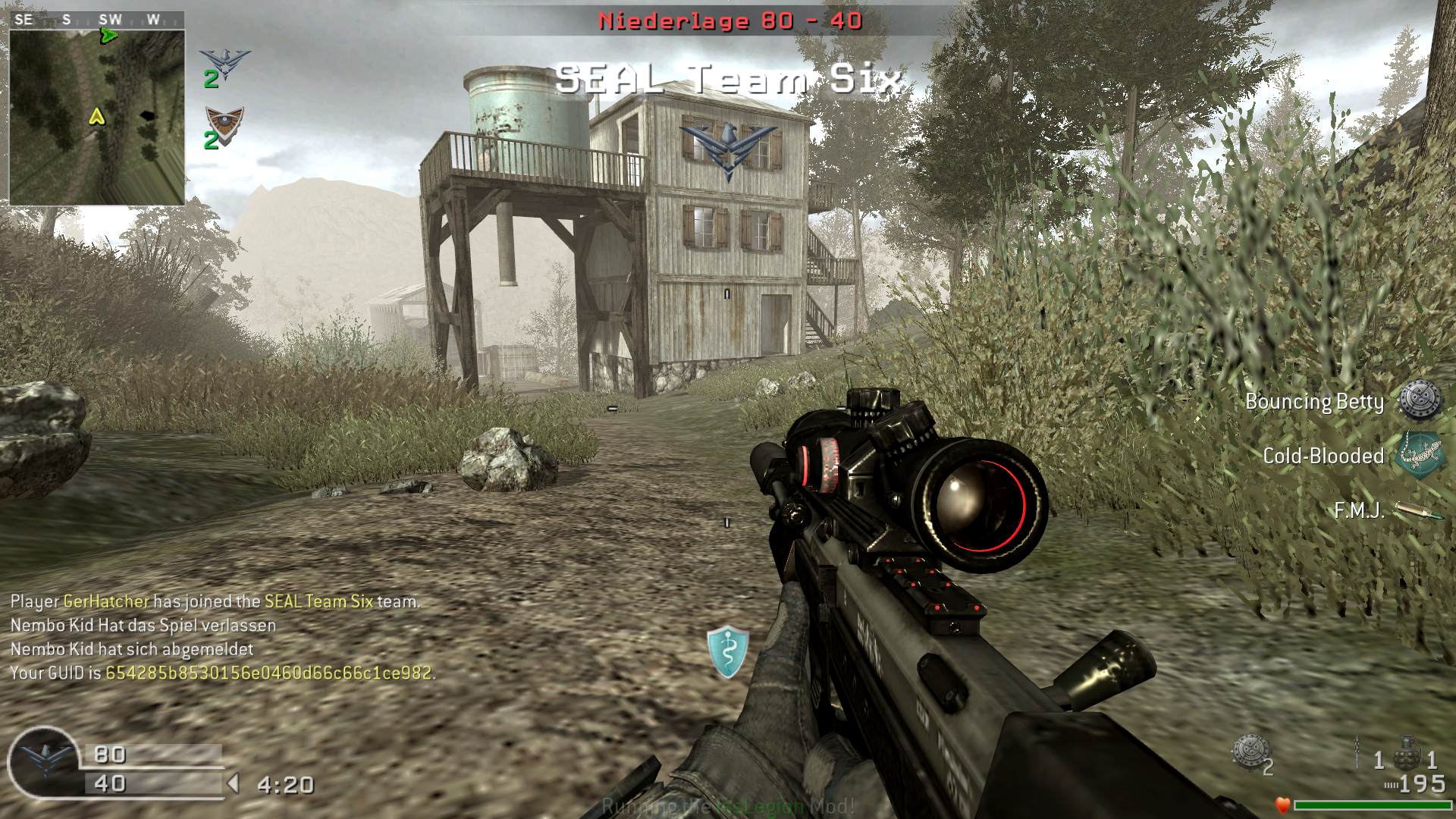Screen dimensions: 1456x819
Task: Click the compass strip above the minimap
Action: (x=96, y=20)
